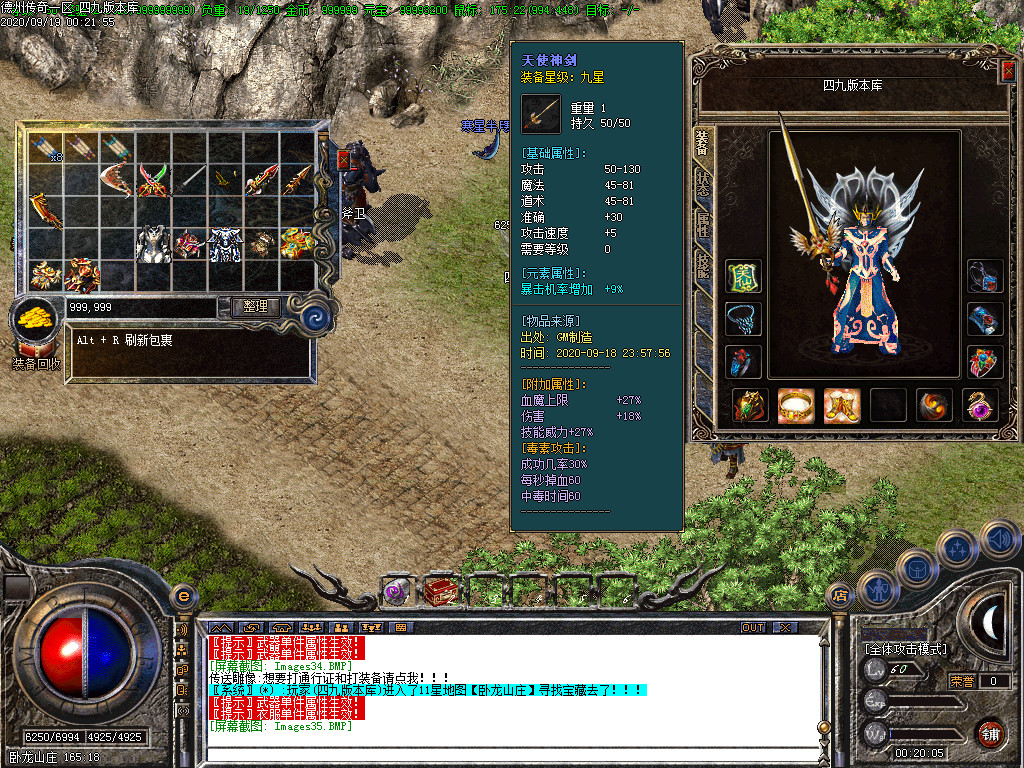Toggle the speaker sound button
Viewport: 1024px width, 768px height.
[1000, 541]
